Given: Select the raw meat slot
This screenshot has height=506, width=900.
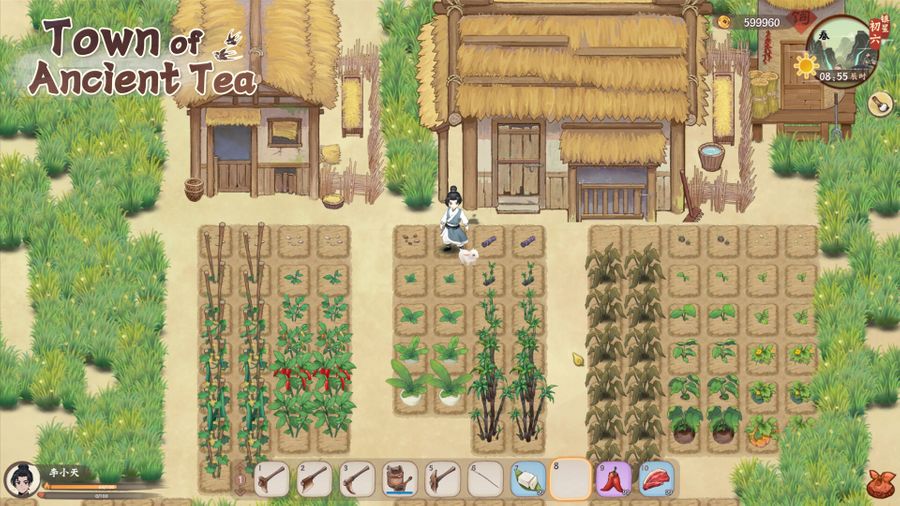Looking at the screenshot, I should pyautogui.click(x=657, y=479).
